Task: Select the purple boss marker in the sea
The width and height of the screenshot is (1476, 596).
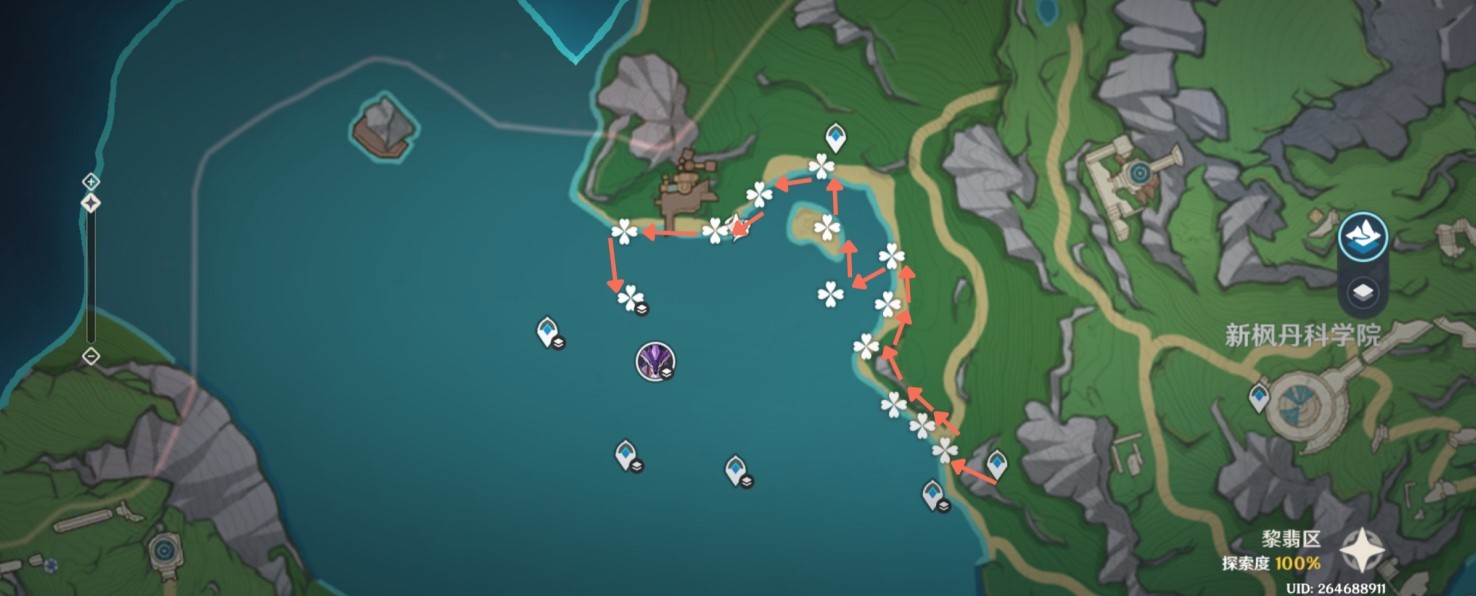Action: tap(655, 360)
